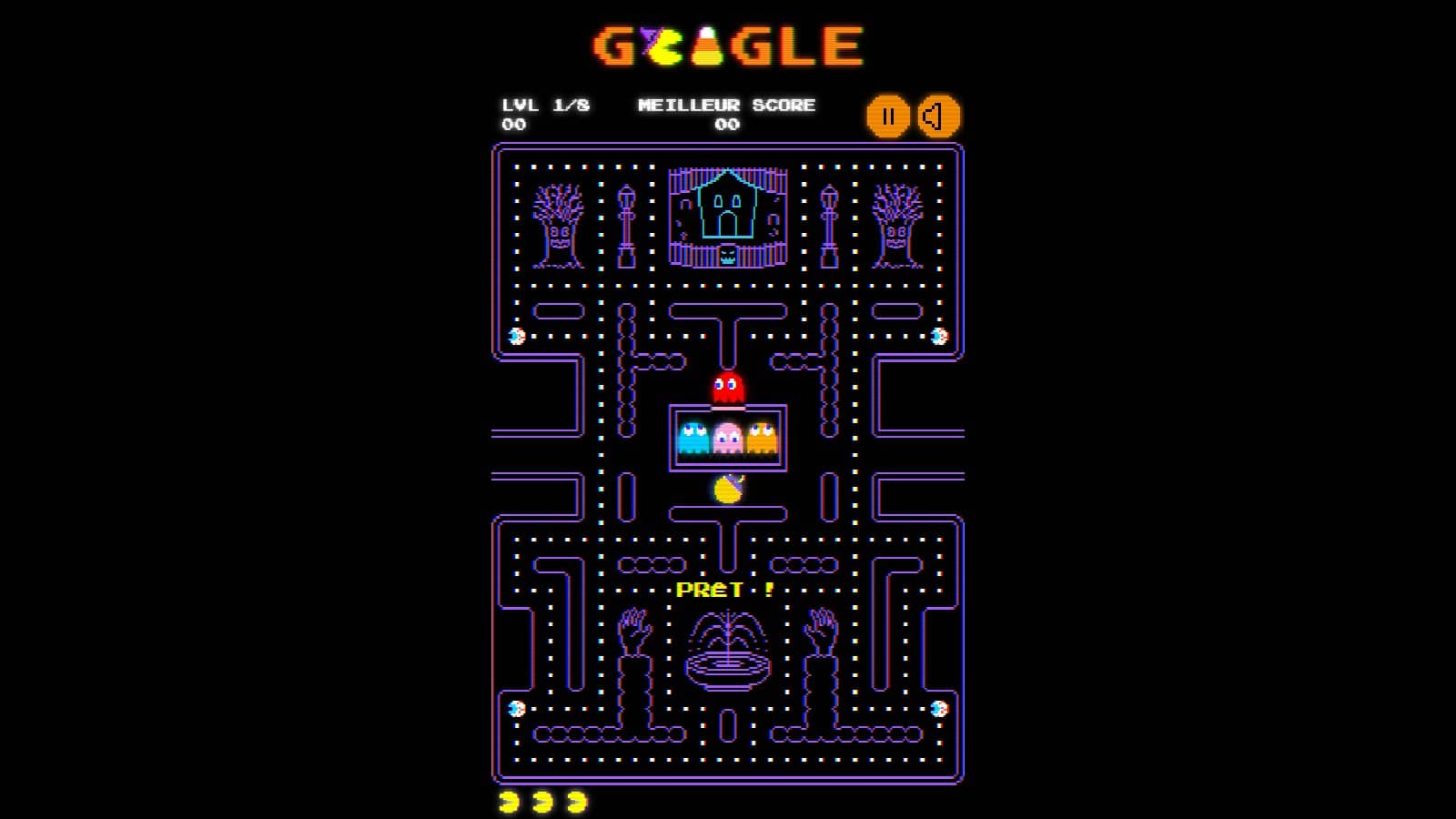This screenshot has width=1456, height=819.
Task: Mute the game sound with the speaker button
Action: (x=940, y=116)
